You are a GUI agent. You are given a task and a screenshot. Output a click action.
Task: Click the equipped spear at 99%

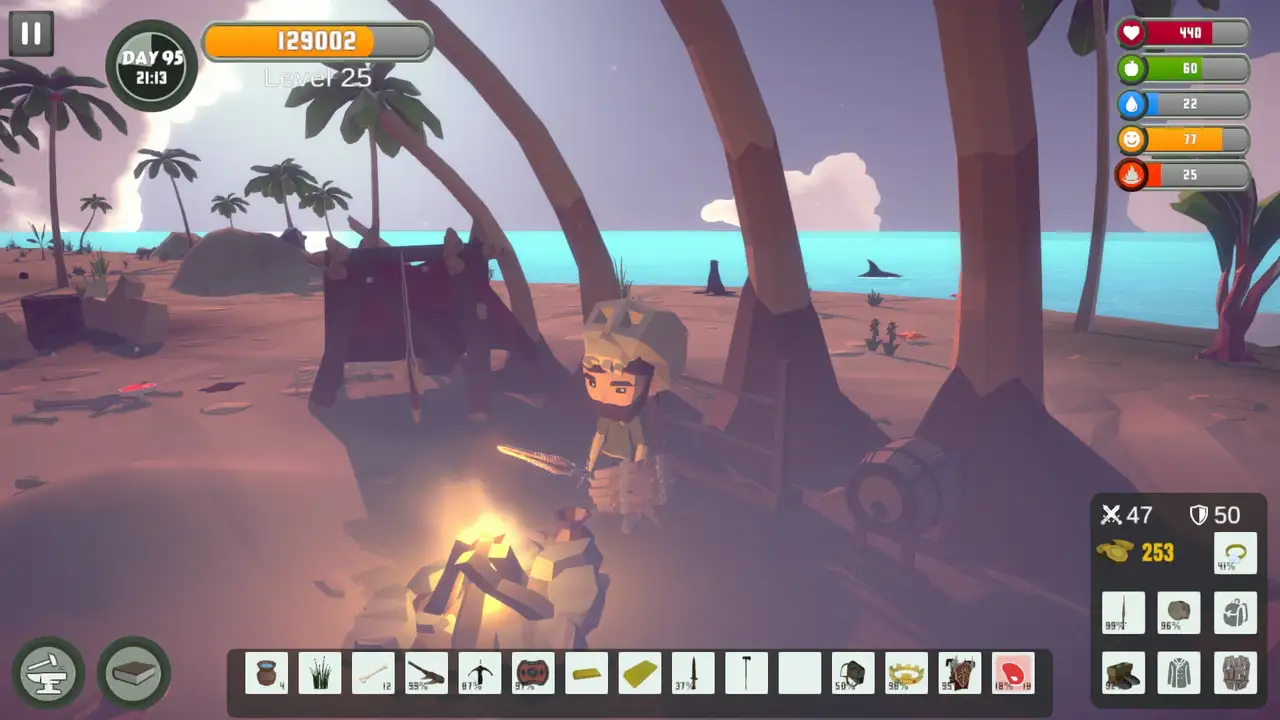click(1123, 613)
